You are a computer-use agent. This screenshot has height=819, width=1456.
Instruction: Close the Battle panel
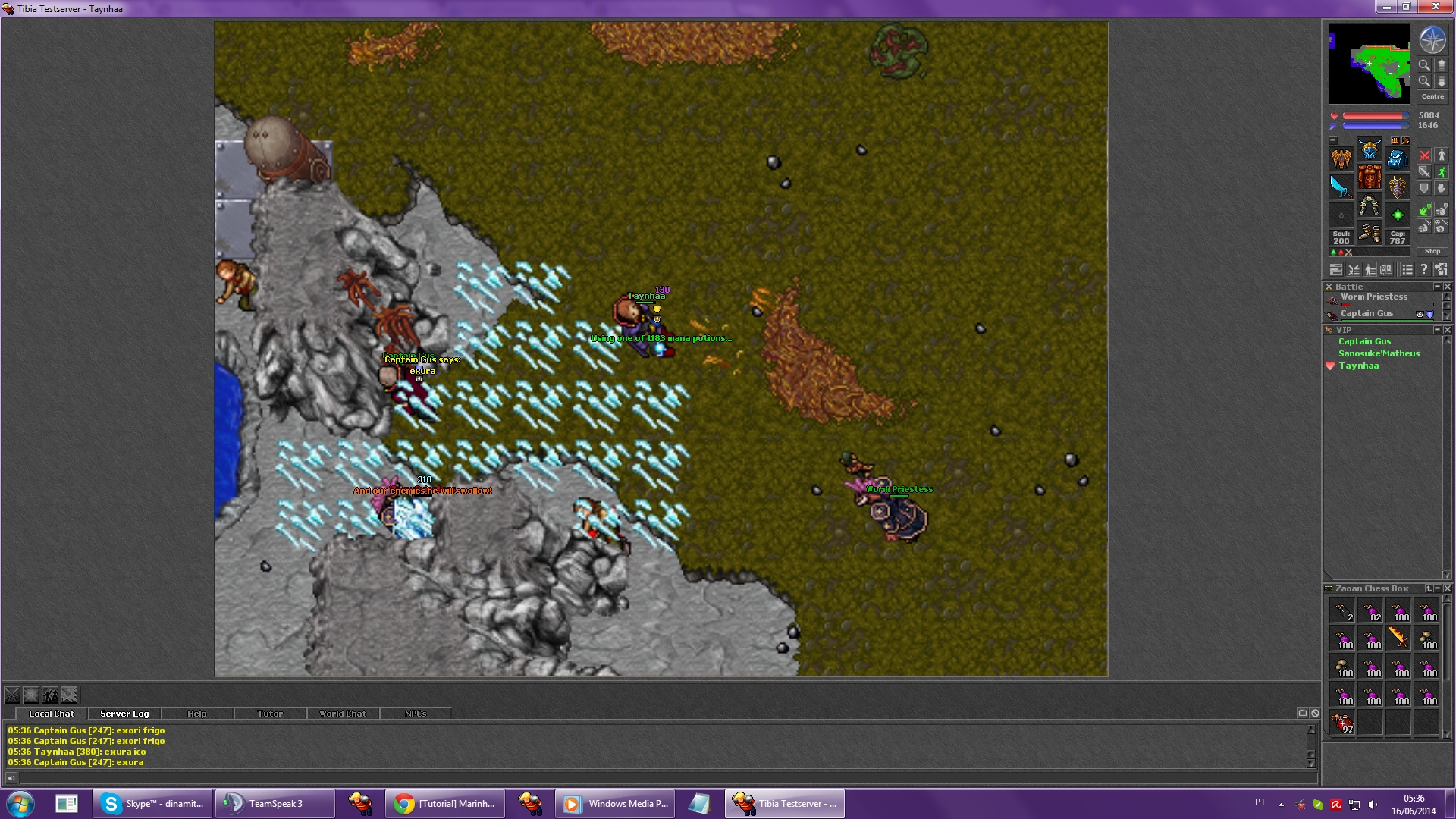pyautogui.click(x=1447, y=287)
